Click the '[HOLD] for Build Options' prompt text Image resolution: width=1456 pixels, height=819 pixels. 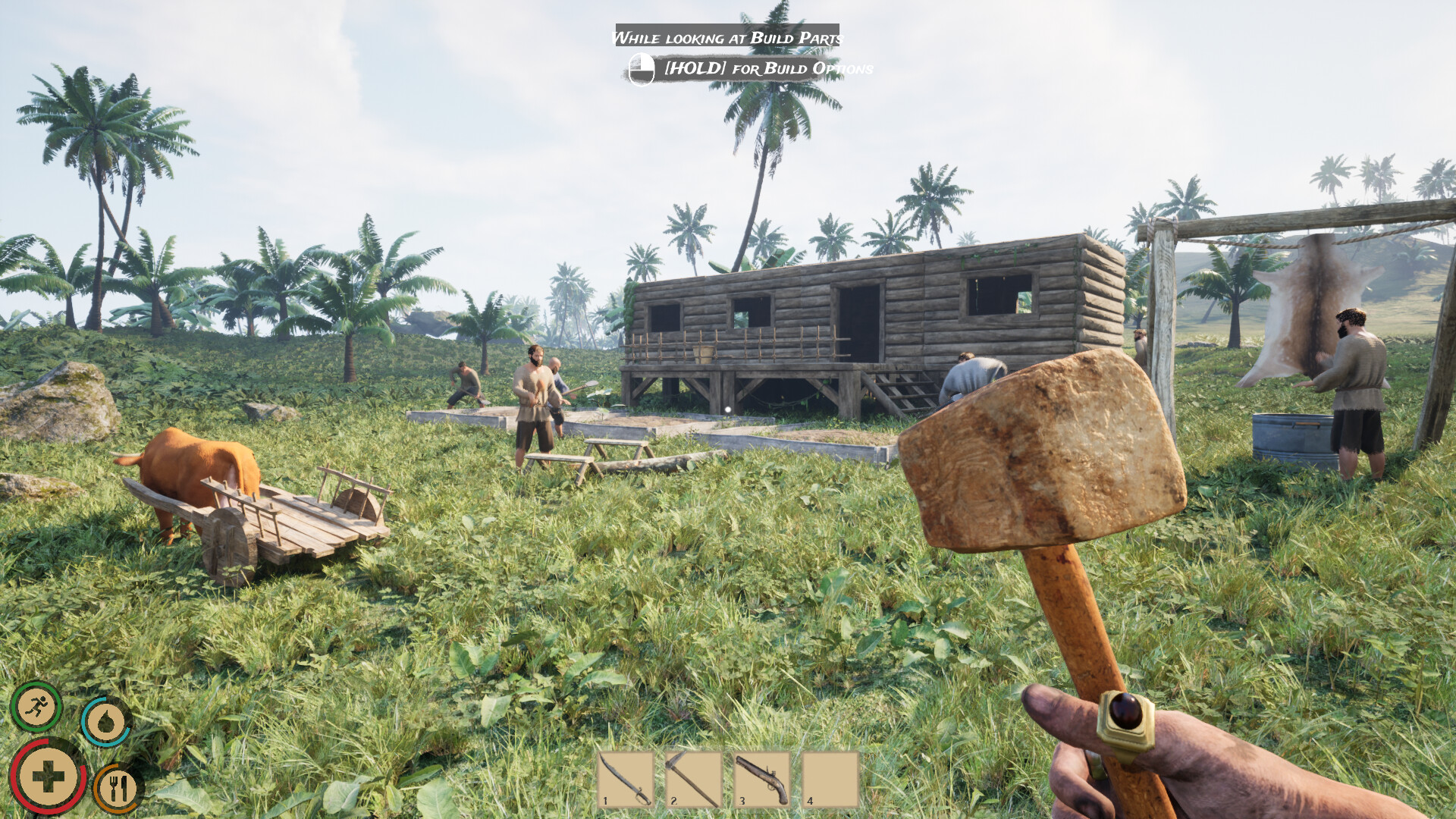(768, 69)
